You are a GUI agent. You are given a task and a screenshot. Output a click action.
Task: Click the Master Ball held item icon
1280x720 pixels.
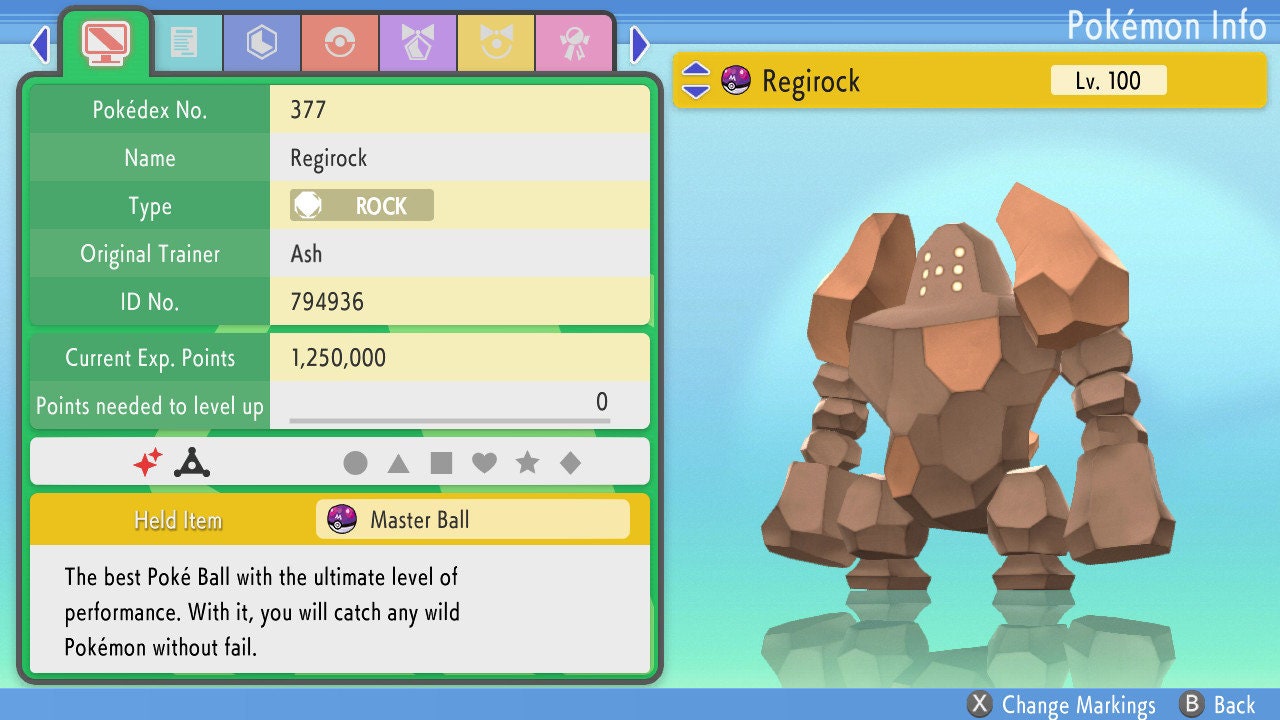coord(343,519)
